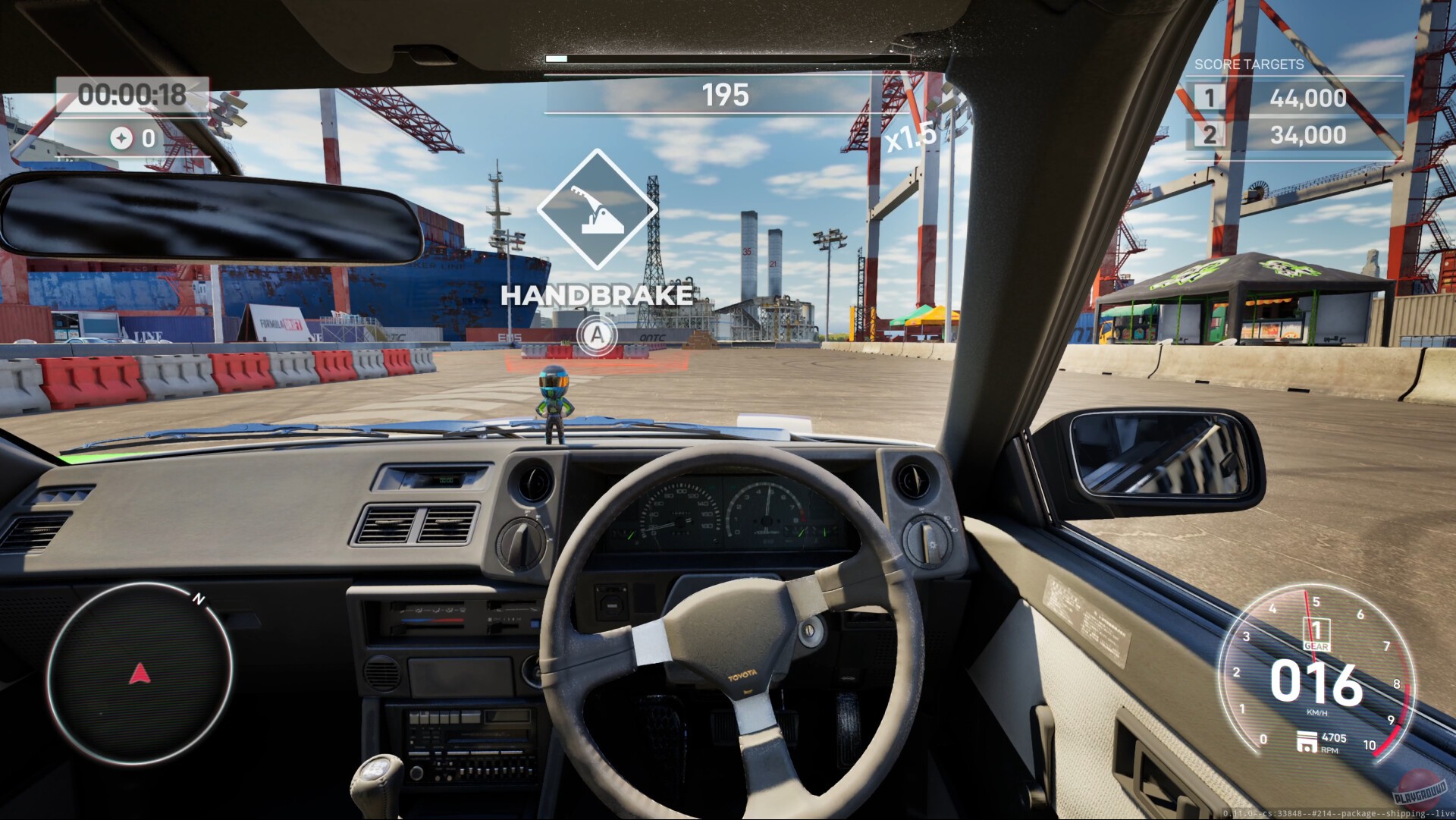The image size is (1456, 820).
Task: Click the red arrow inside the minimap
Action: pos(139,672)
